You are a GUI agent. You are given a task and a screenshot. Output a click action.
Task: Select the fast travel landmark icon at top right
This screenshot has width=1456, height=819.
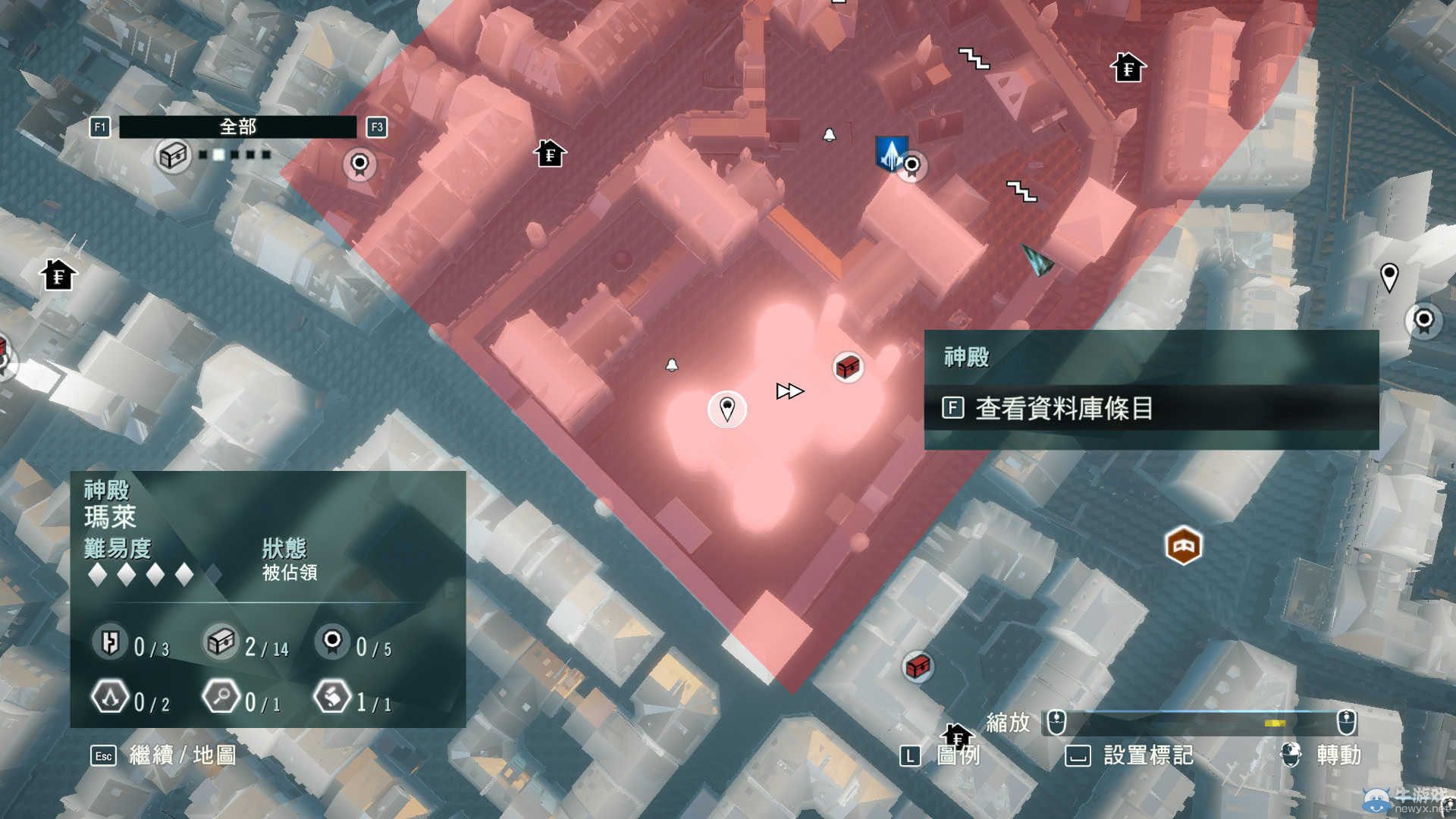click(1128, 67)
